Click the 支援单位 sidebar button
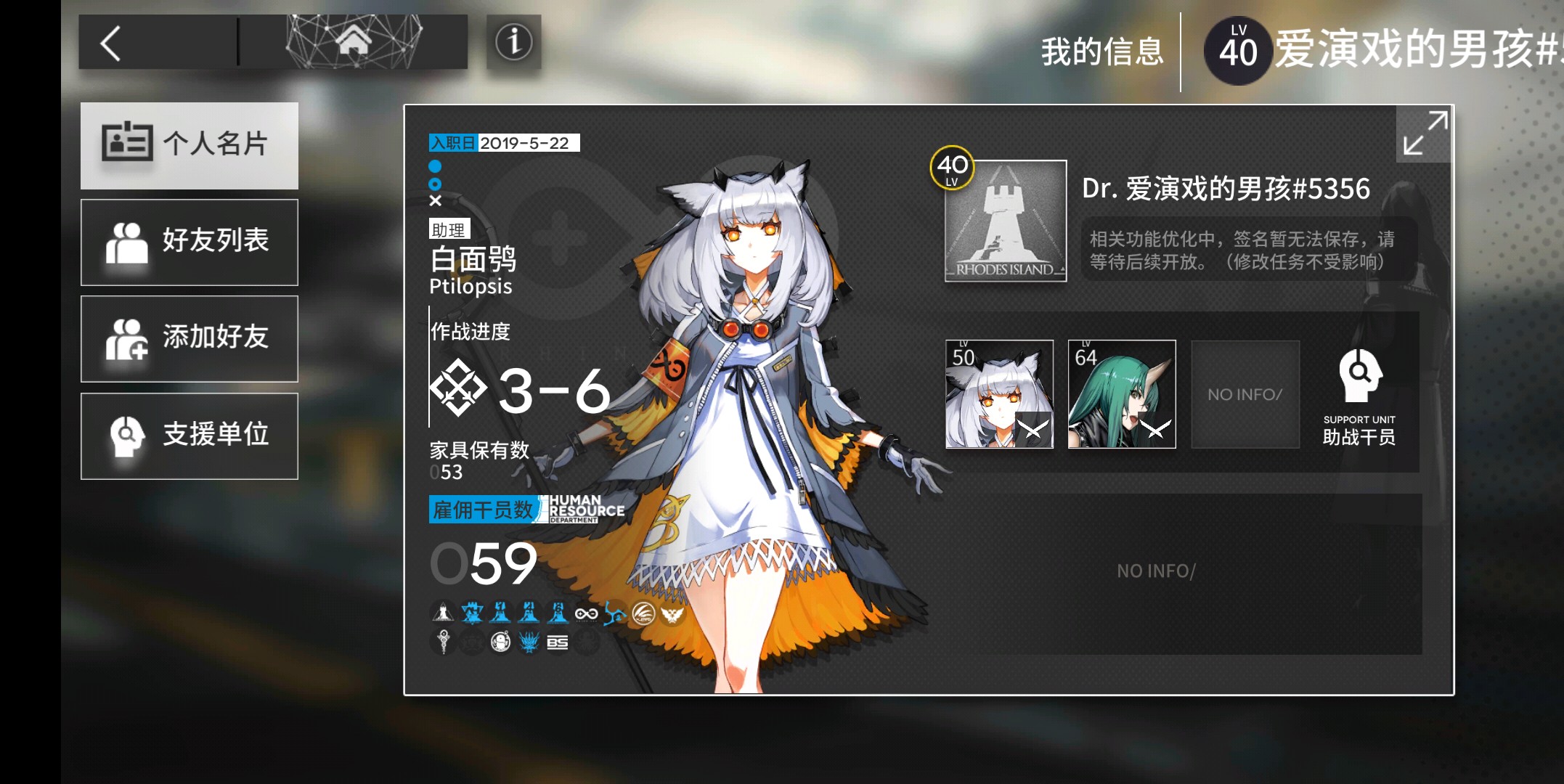Viewport: 1564px width, 784px height. pyautogui.click(x=190, y=436)
